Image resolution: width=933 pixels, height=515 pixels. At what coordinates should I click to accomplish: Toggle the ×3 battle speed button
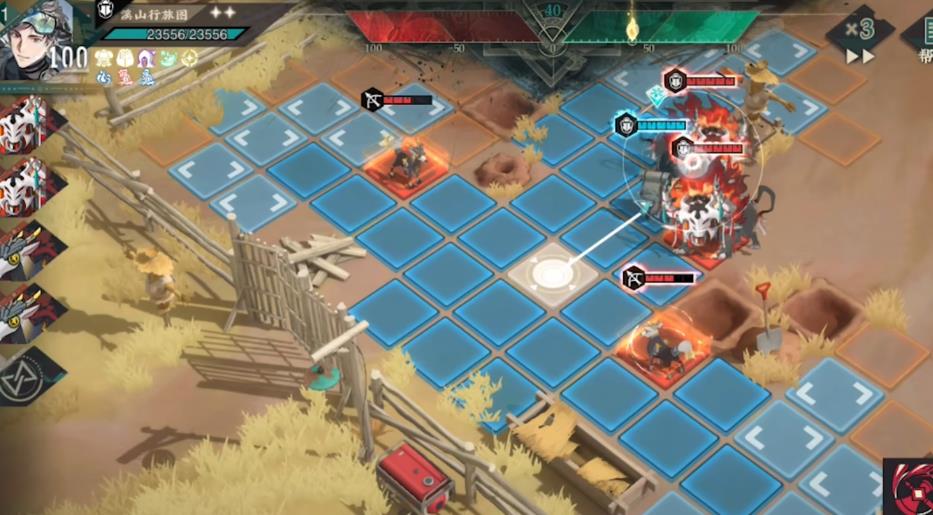859,35
